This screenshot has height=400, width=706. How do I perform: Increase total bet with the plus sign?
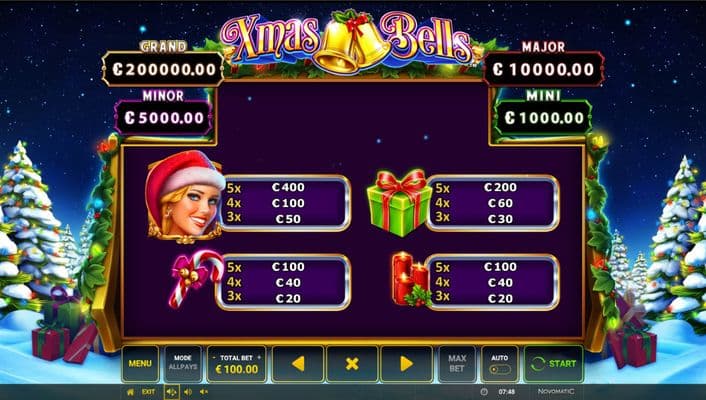click(259, 357)
